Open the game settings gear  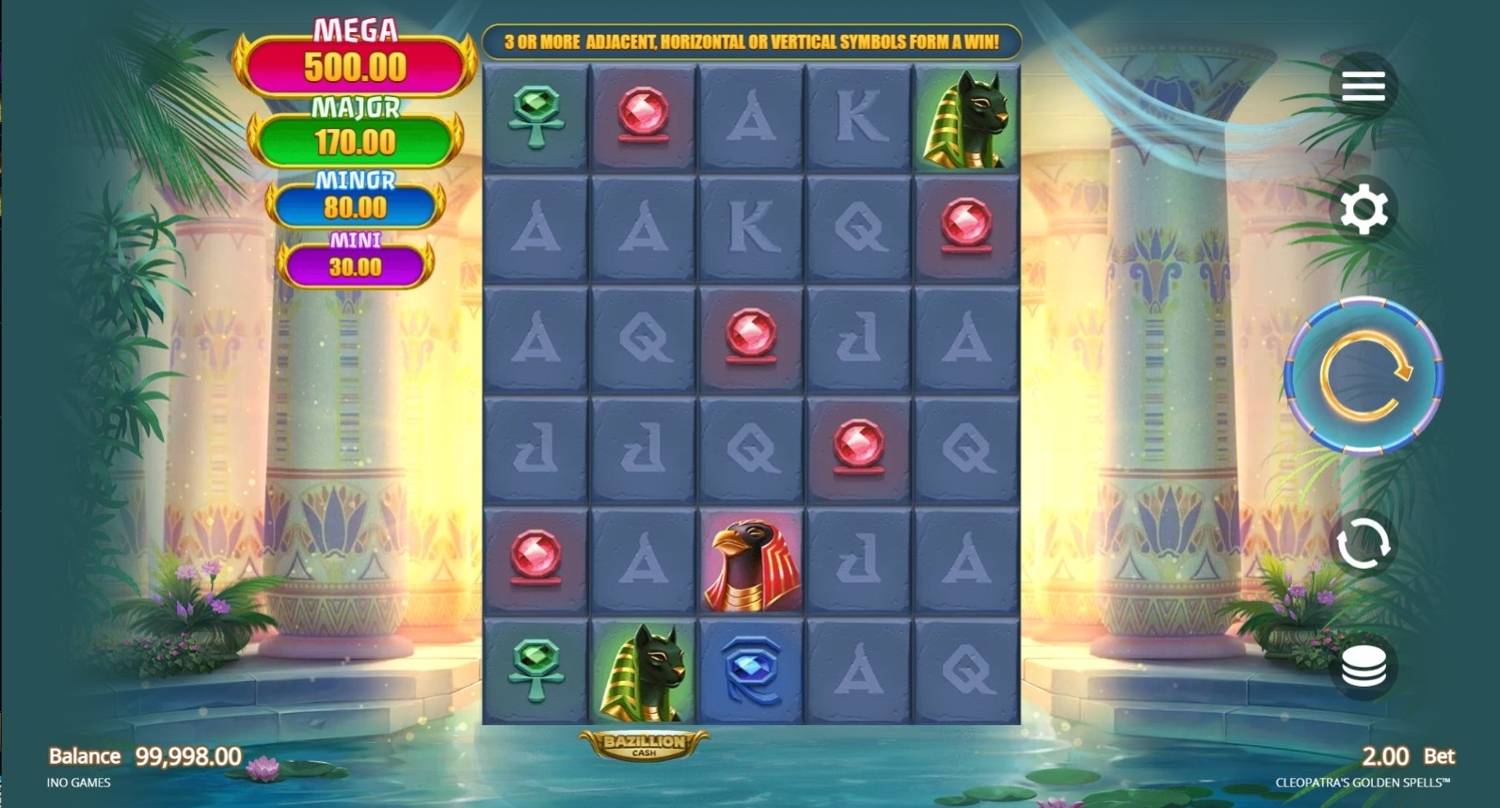coord(1363,210)
